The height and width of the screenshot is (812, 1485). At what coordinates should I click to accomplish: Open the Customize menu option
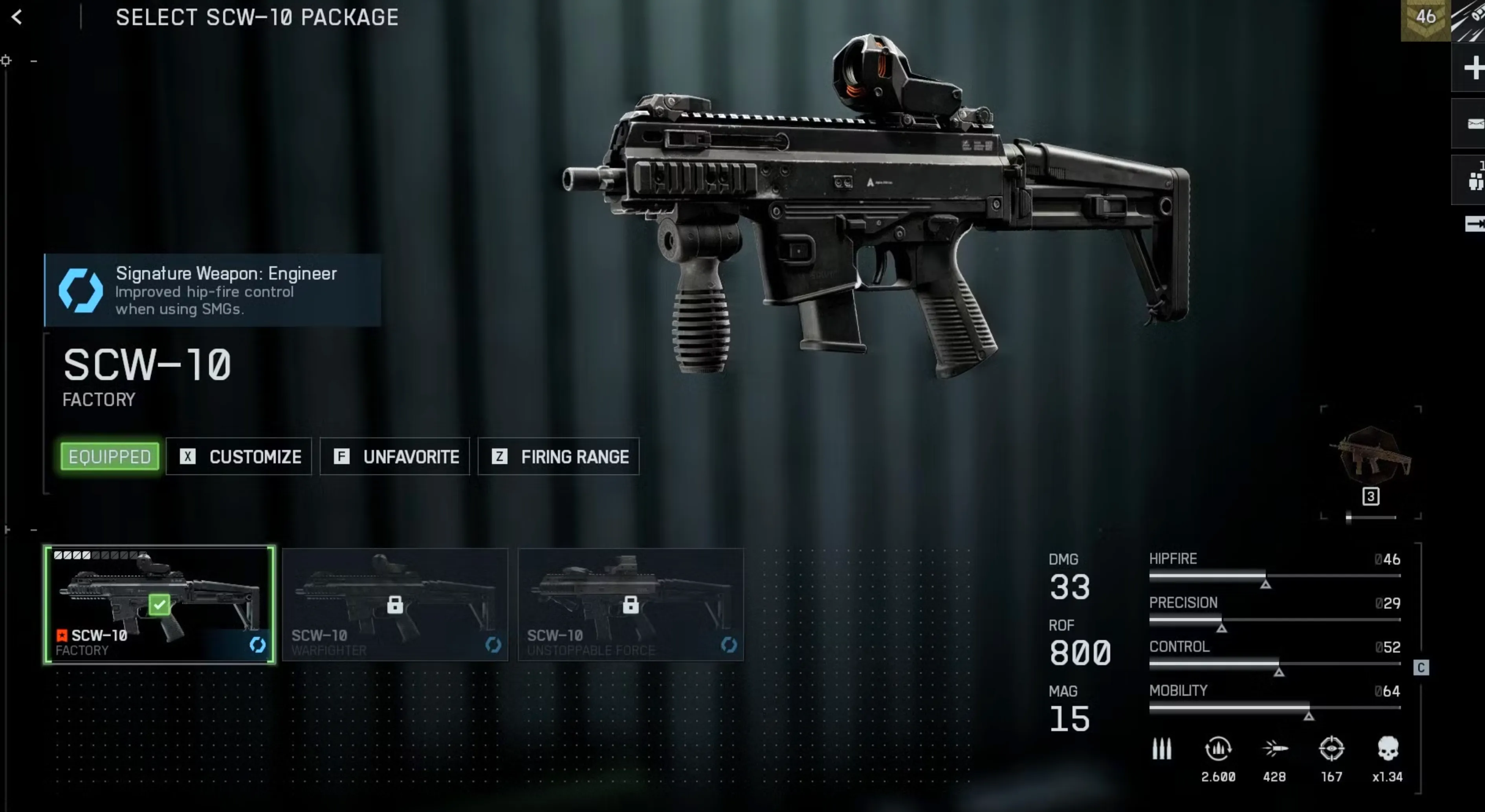point(239,456)
